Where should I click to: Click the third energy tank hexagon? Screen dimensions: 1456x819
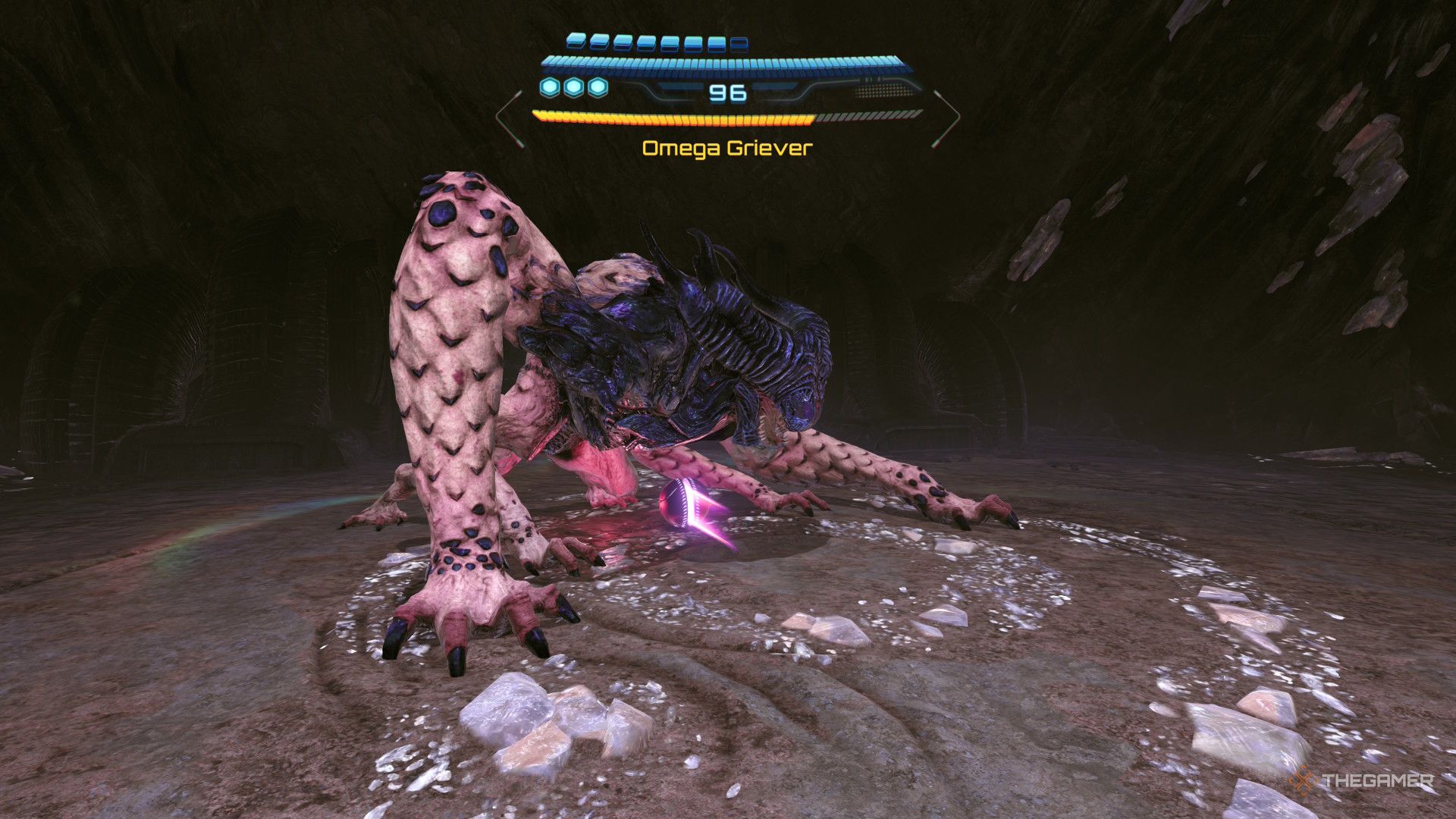click(598, 88)
